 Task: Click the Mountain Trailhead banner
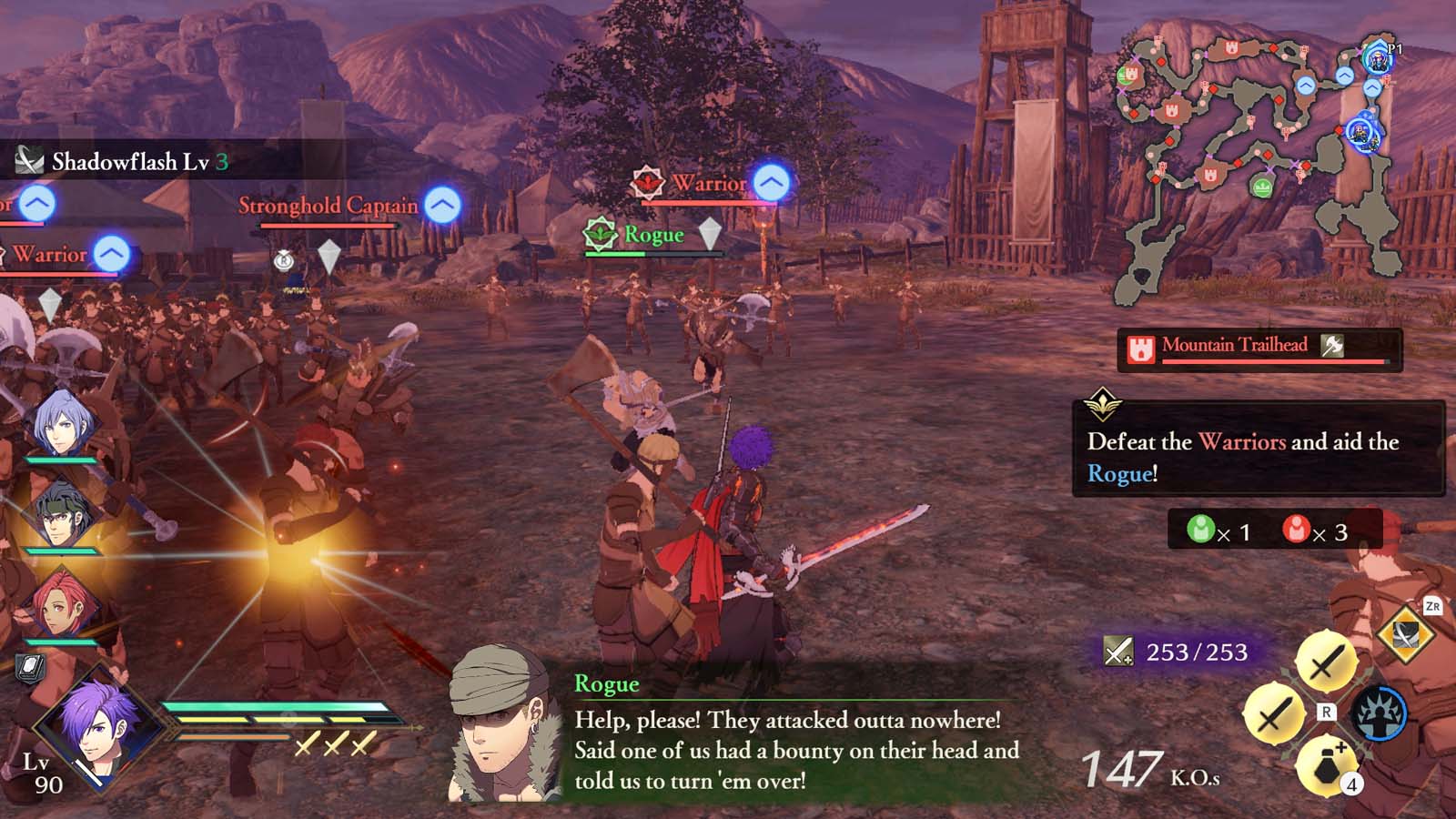point(1238,346)
